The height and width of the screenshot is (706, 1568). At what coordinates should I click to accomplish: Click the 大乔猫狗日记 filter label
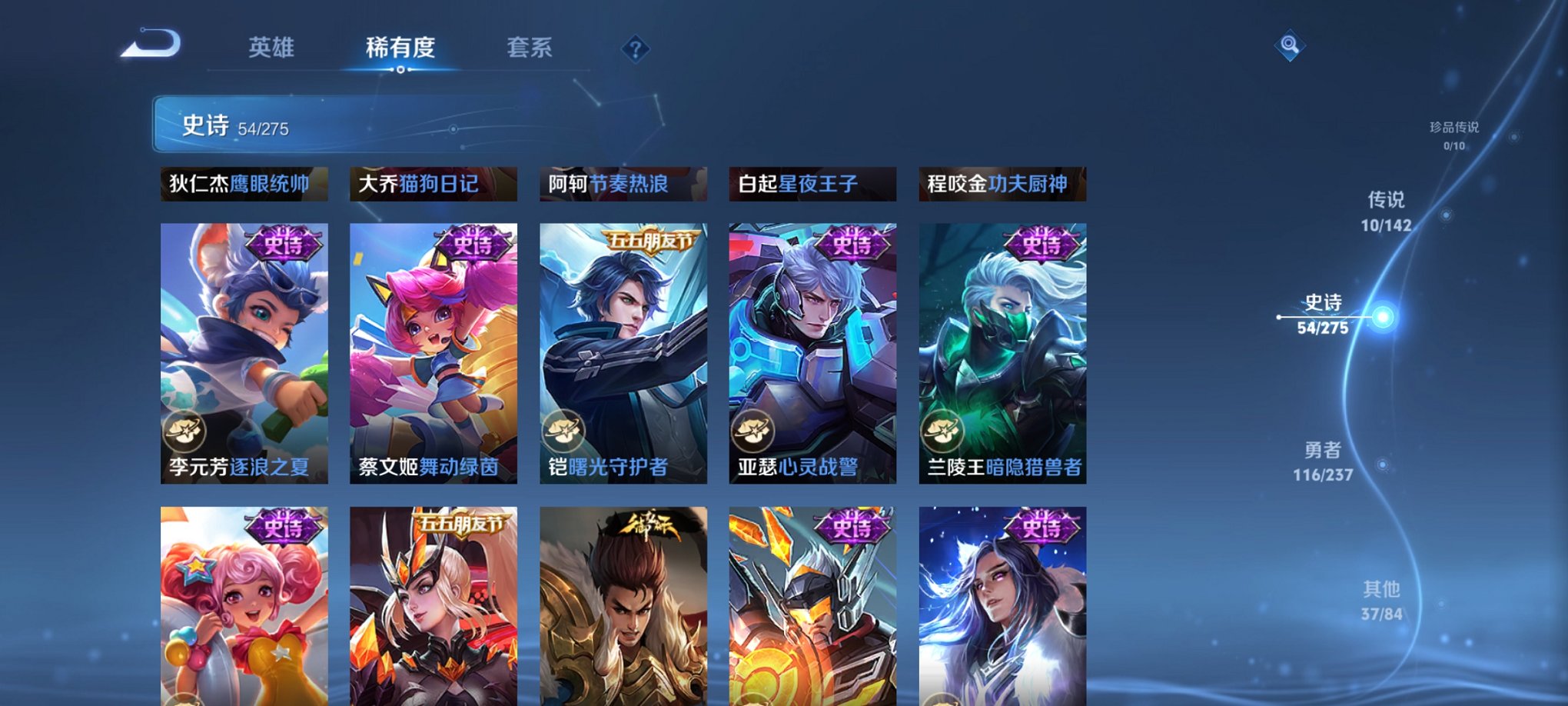[434, 185]
